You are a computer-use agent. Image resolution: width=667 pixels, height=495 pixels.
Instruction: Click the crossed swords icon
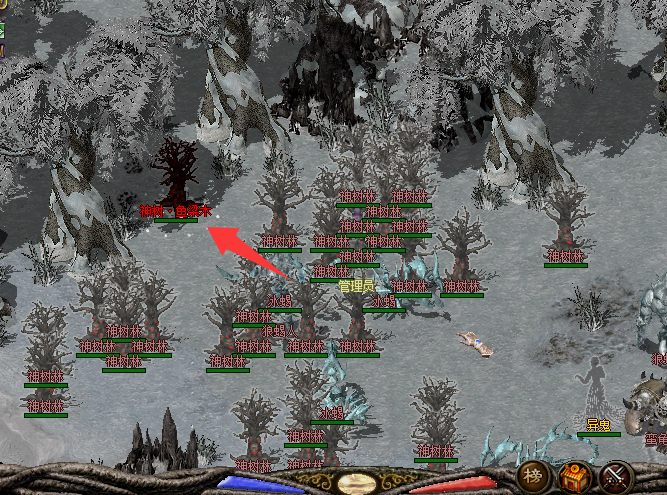616,476
